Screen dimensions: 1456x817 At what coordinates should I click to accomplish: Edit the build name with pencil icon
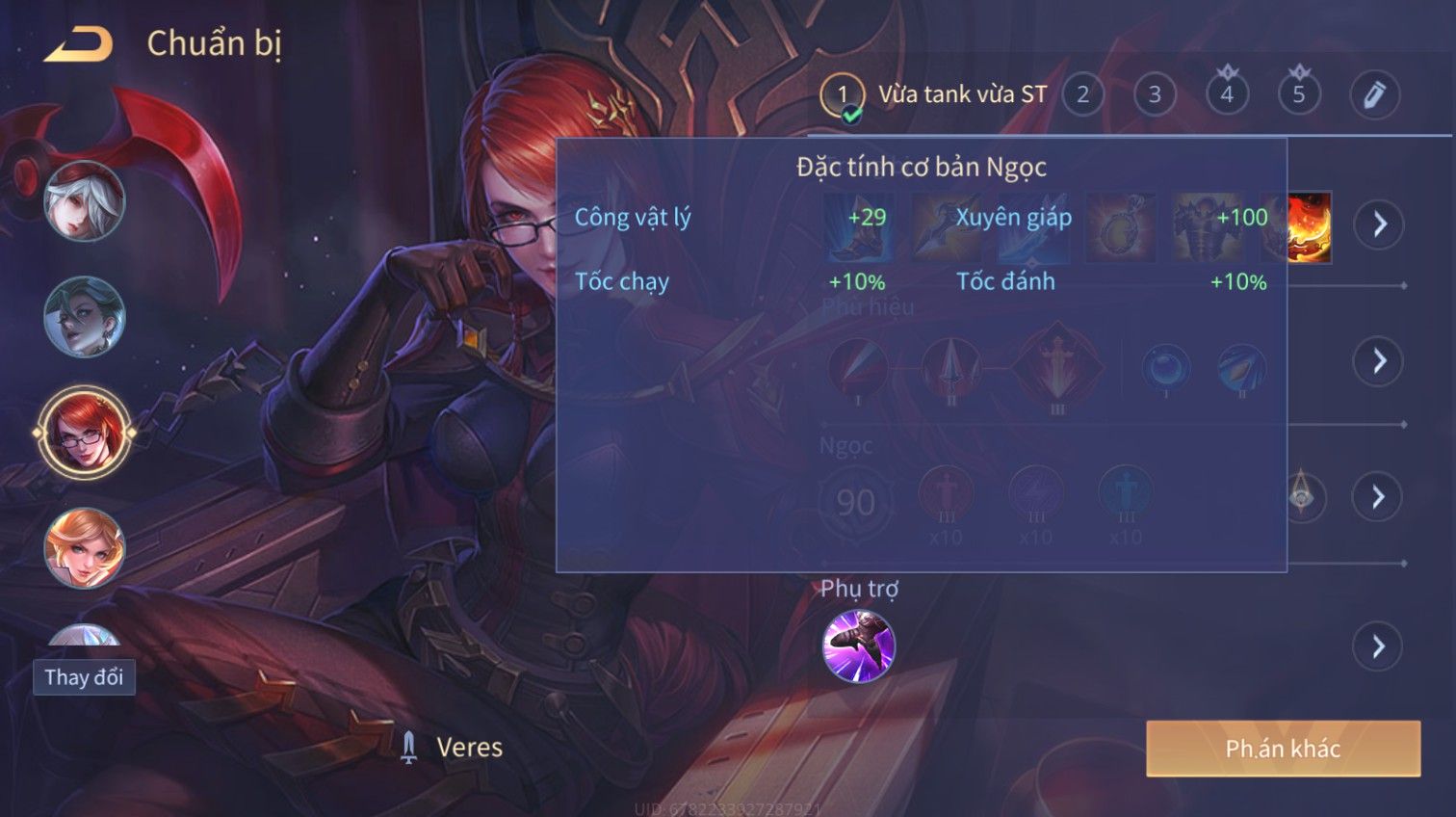coord(1373,94)
